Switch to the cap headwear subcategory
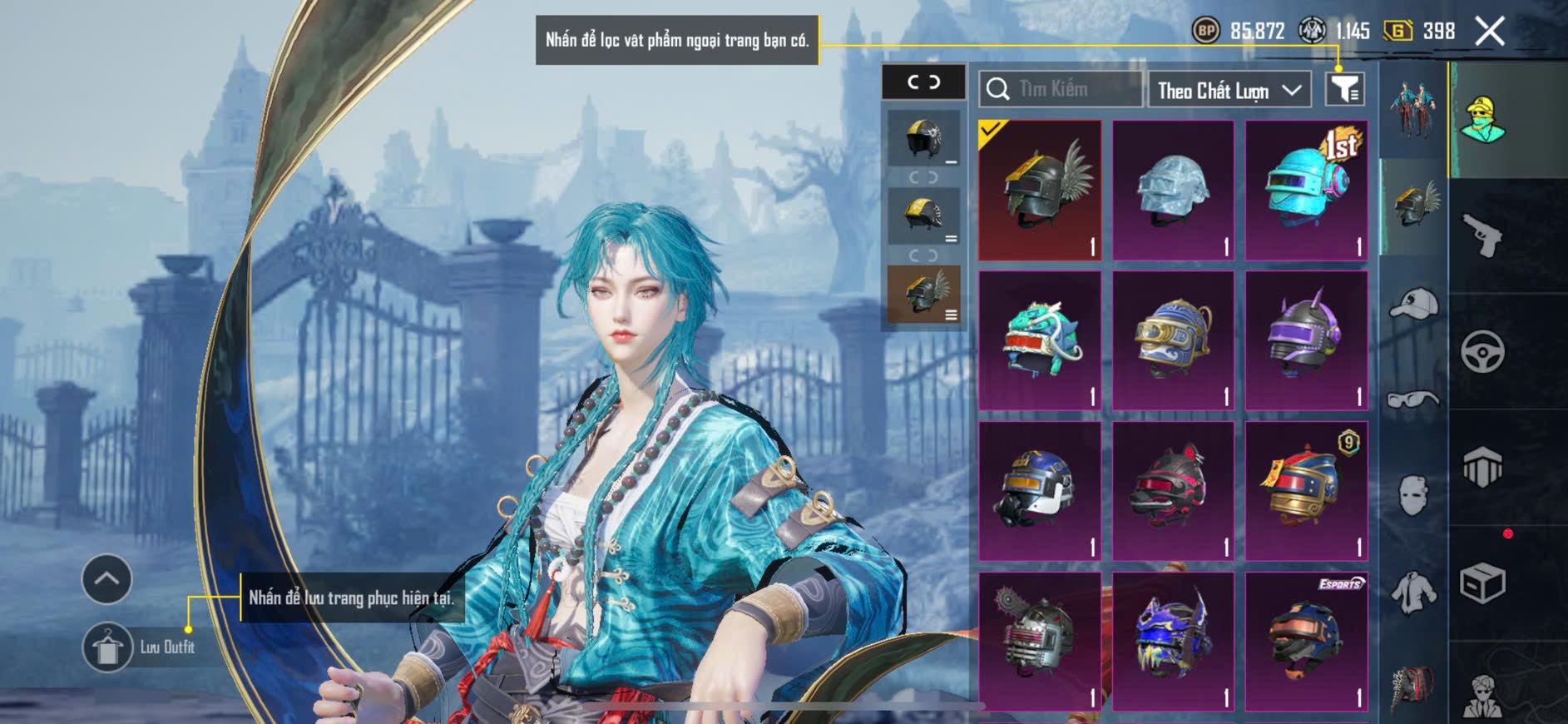Image resolution: width=1568 pixels, height=724 pixels. (x=1413, y=304)
